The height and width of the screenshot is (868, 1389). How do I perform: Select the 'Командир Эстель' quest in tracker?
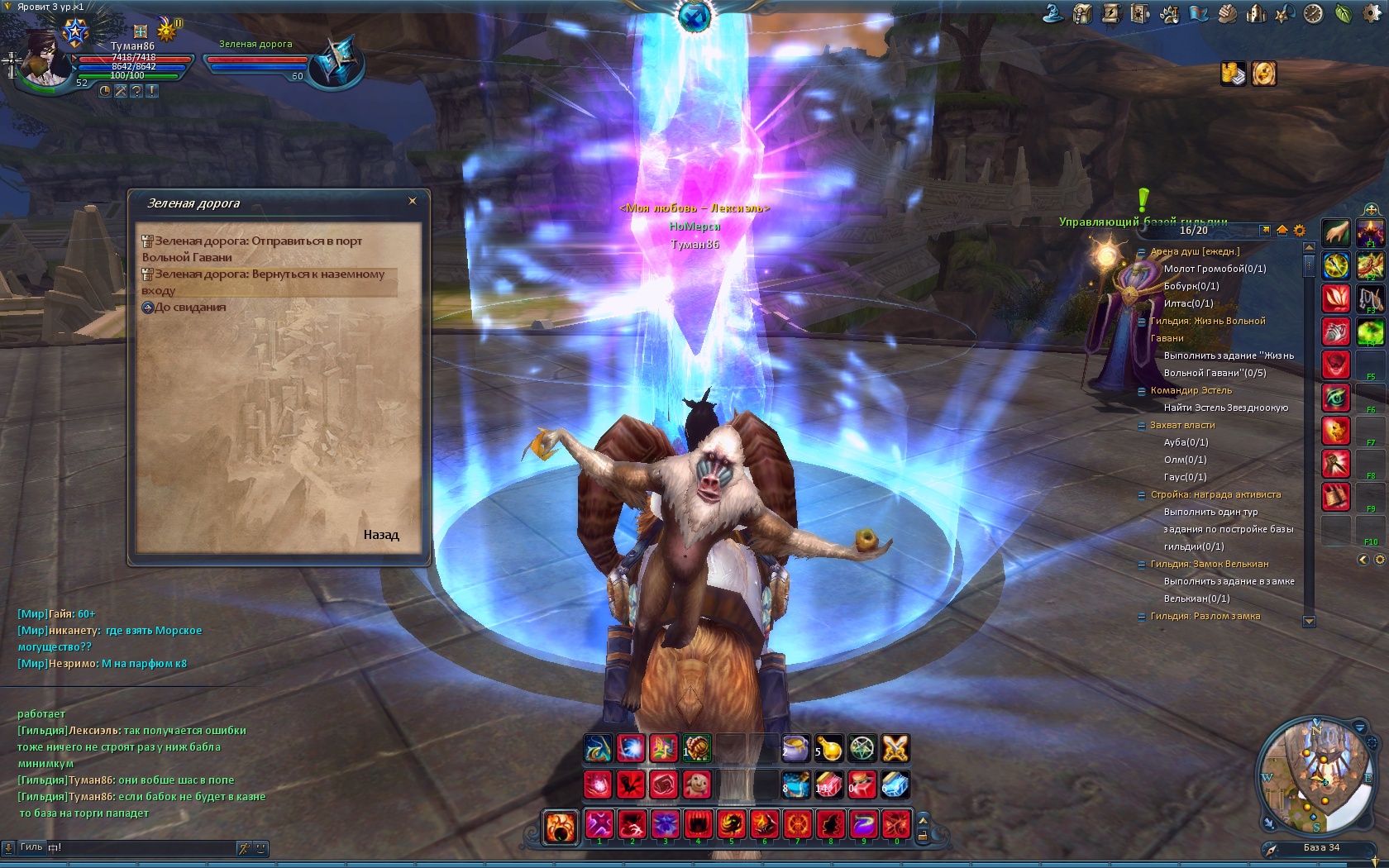coord(1191,390)
